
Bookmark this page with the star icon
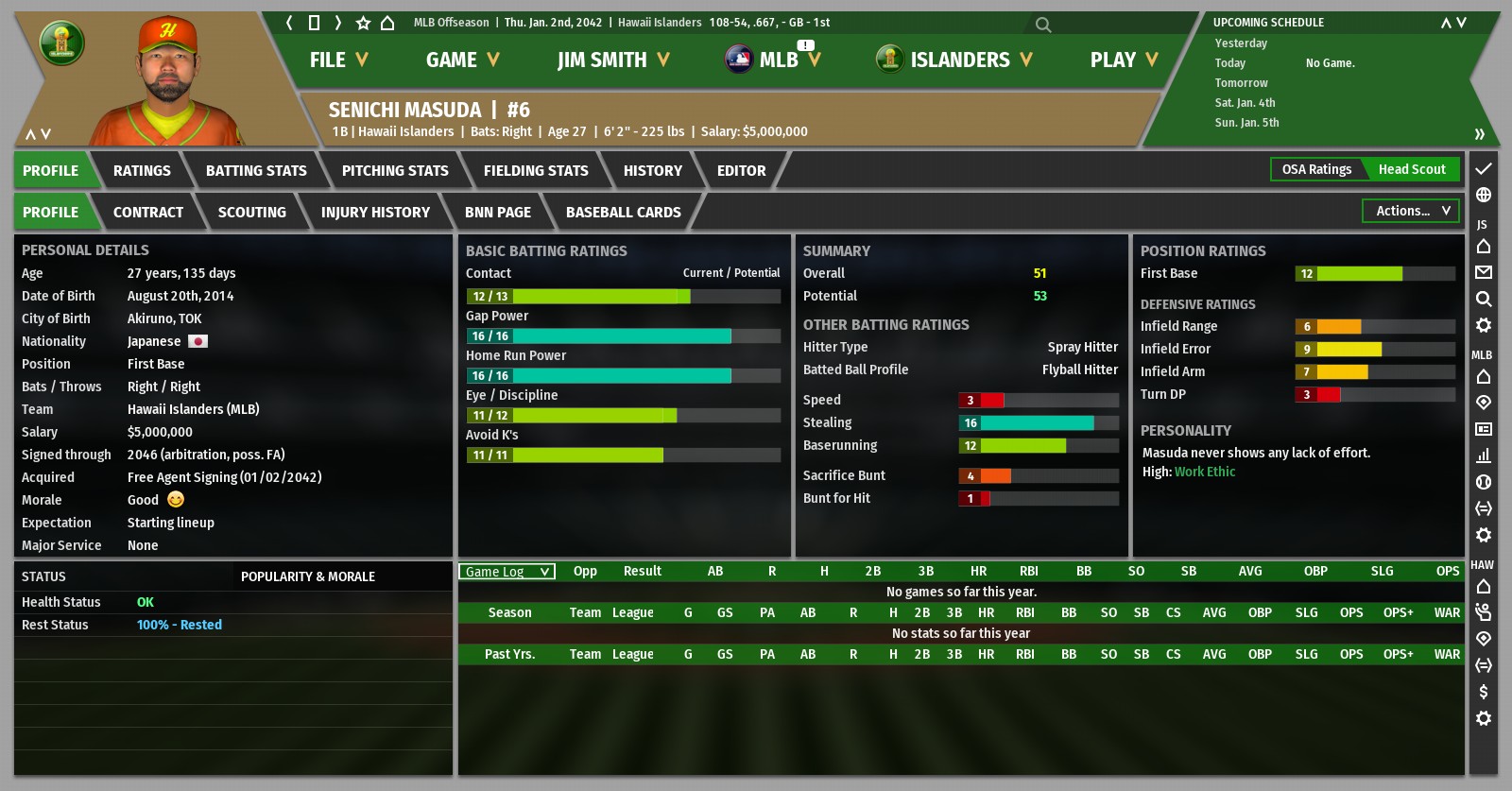tap(363, 23)
